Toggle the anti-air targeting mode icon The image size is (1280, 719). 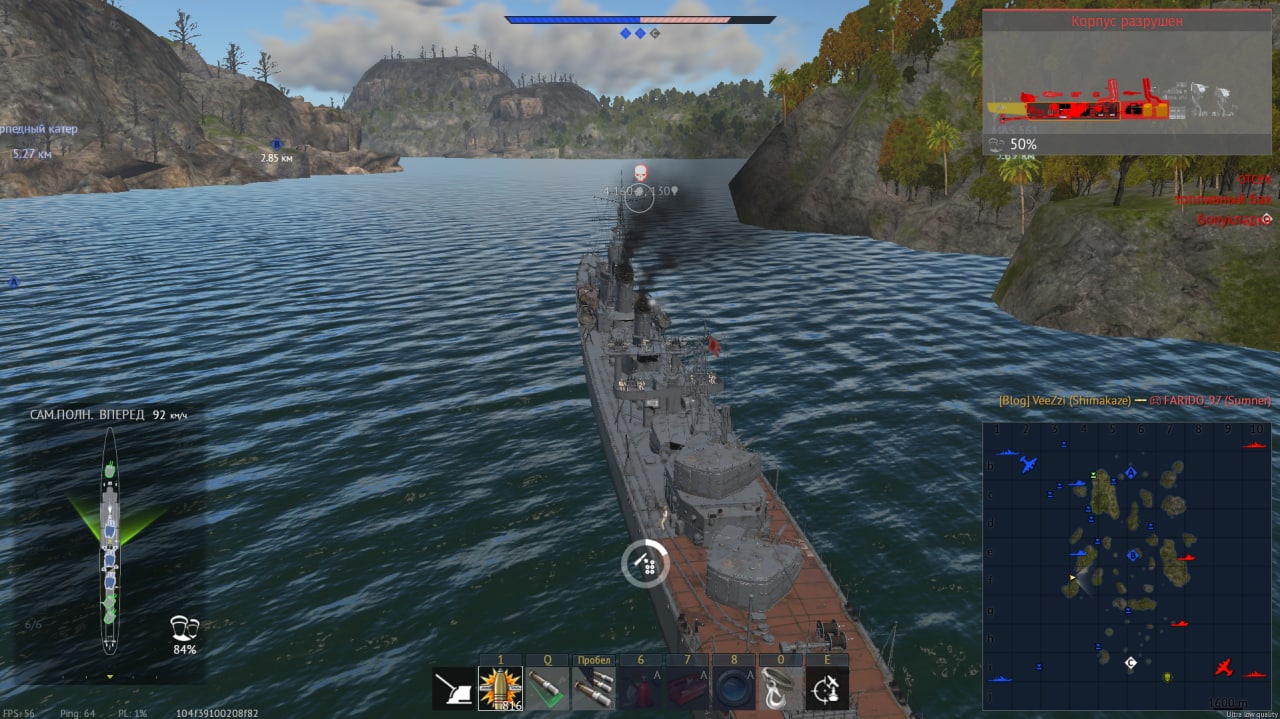click(x=827, y=689)
